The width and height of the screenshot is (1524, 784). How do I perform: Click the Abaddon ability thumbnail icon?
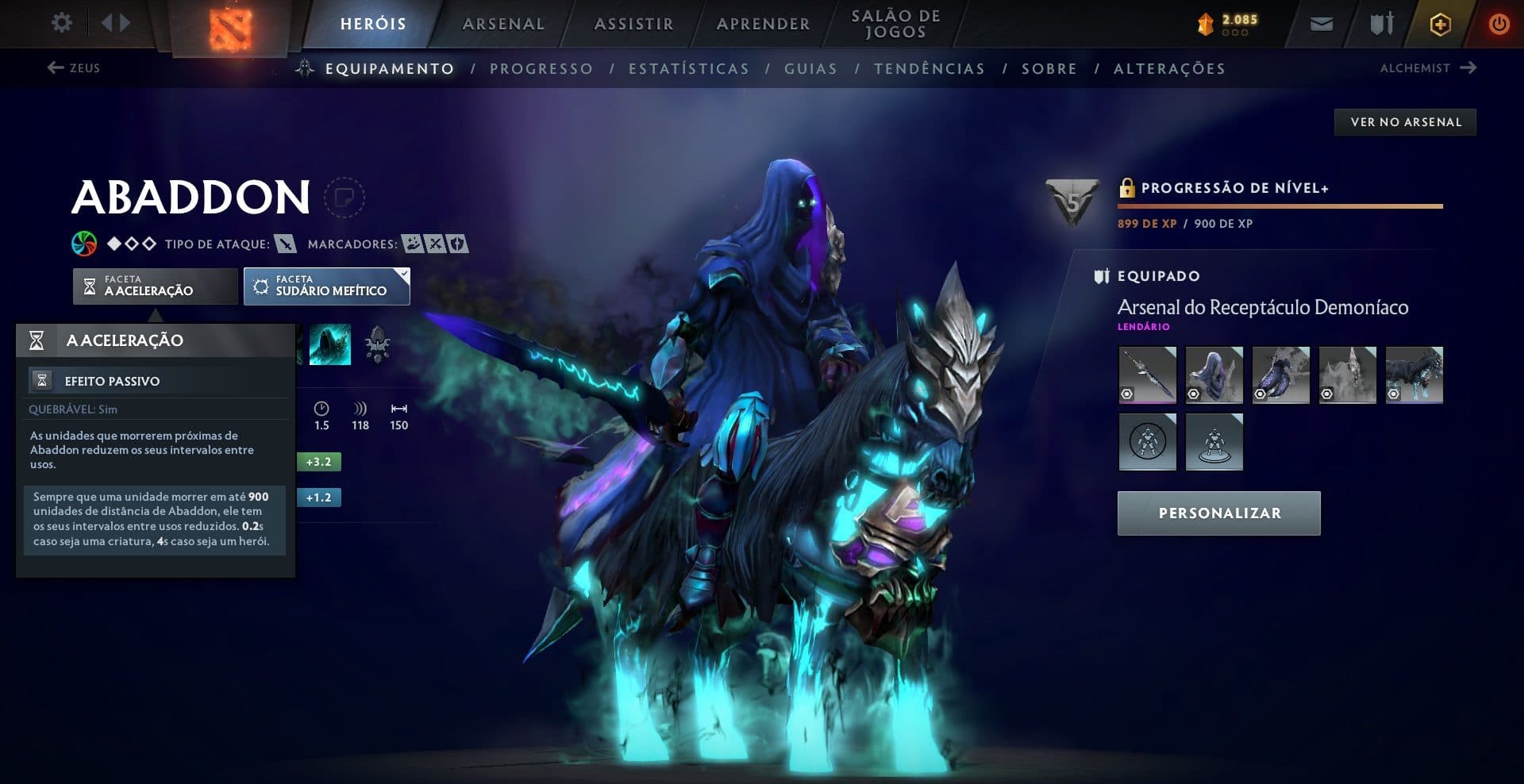[x=330, y=344]
